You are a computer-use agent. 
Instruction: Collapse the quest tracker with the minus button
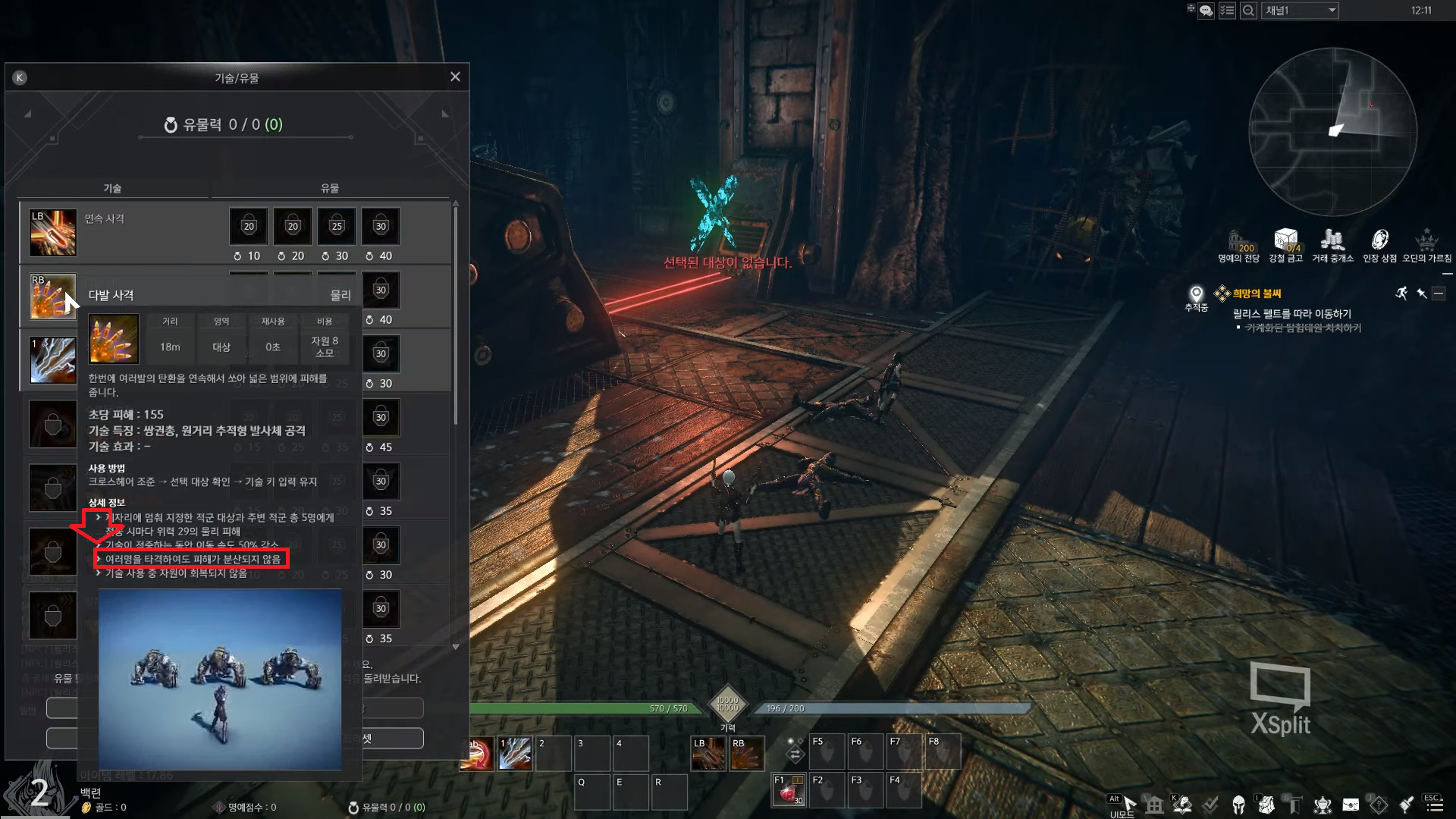coord(1439,293)
